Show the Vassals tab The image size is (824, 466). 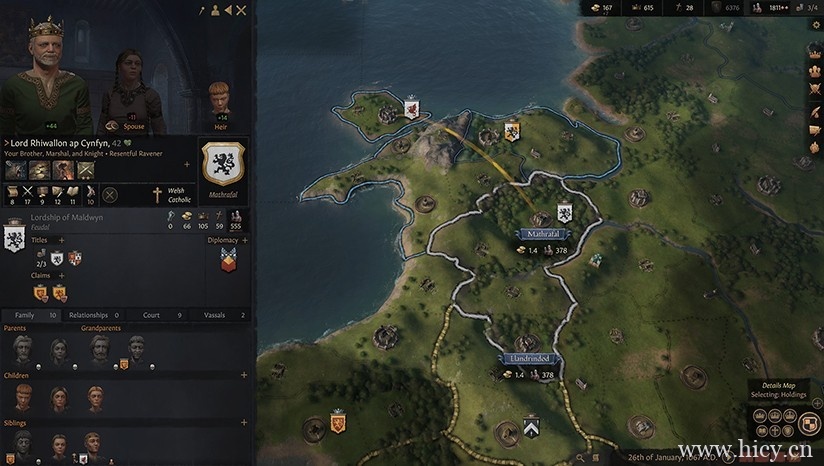pyautogui.click(x=220, y=315)
